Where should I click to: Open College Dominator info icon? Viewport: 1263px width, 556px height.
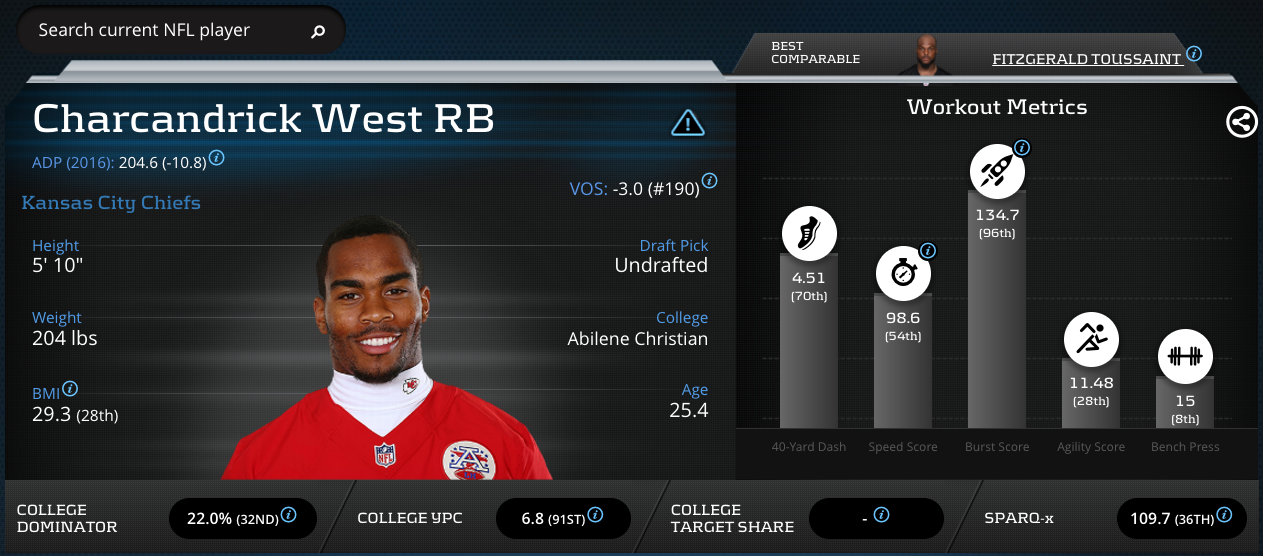click(x=288, y=515)
